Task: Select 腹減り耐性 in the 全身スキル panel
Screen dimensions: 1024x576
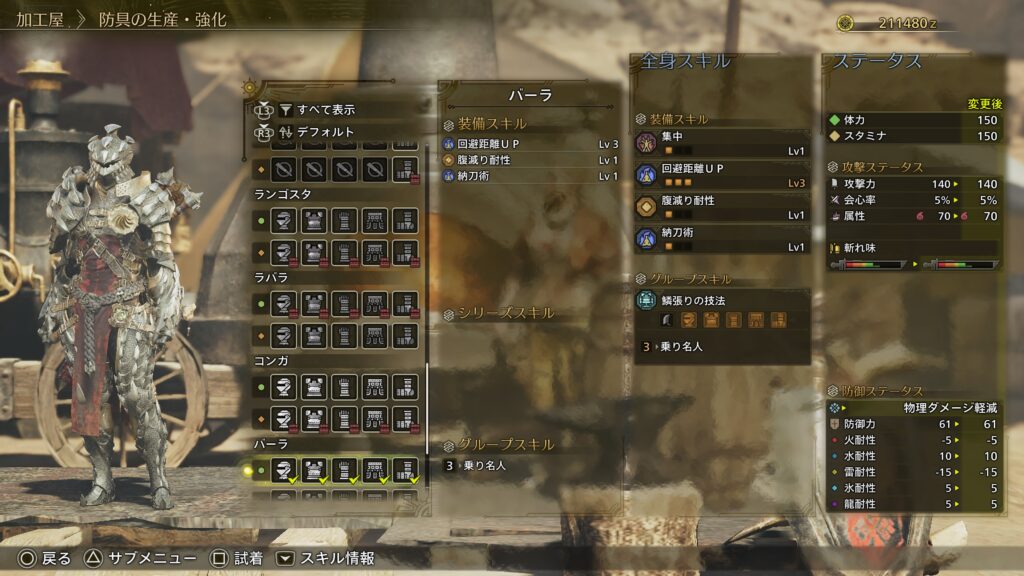Action: pos(722,206)
